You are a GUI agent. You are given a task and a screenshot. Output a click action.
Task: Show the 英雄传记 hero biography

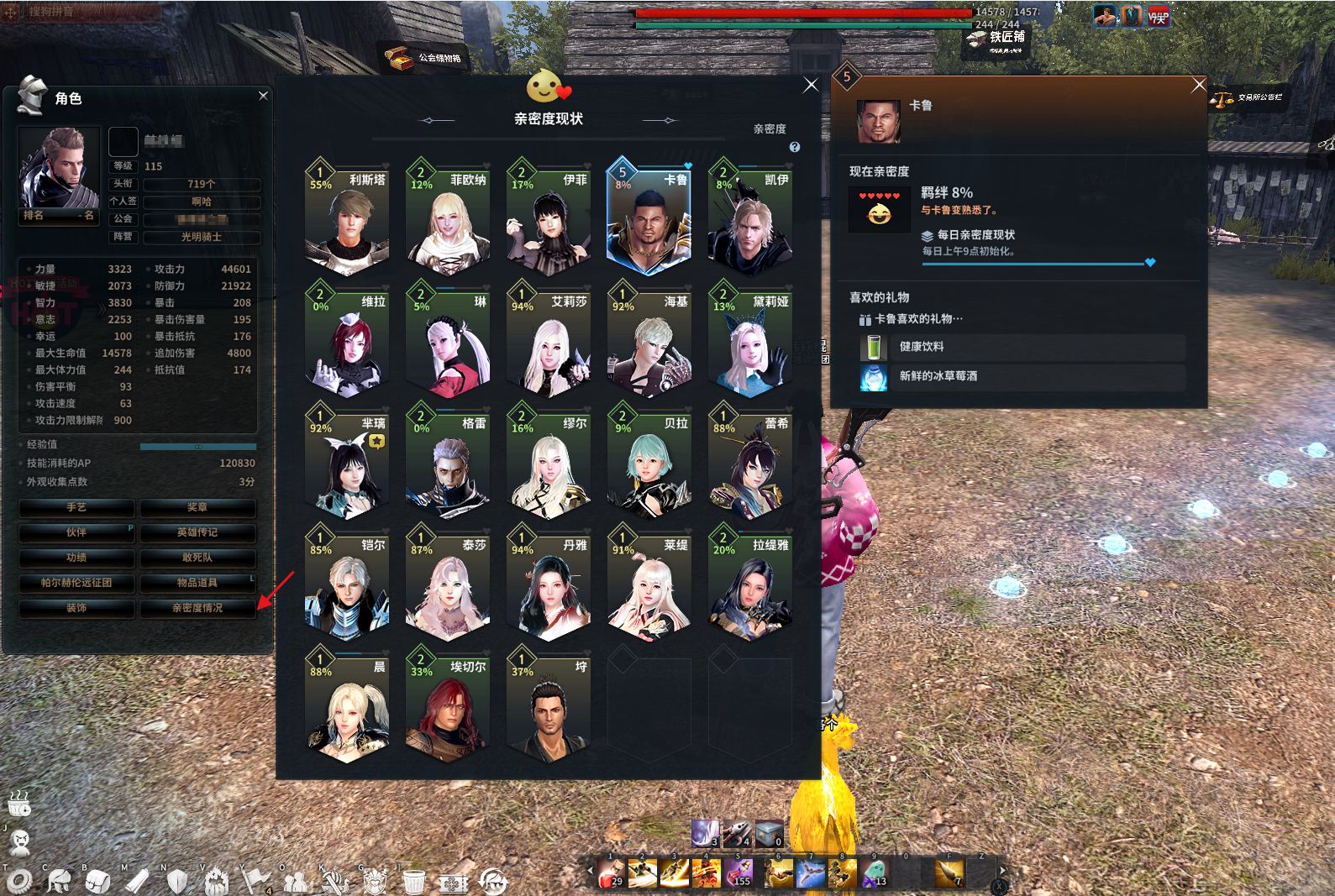197,532
